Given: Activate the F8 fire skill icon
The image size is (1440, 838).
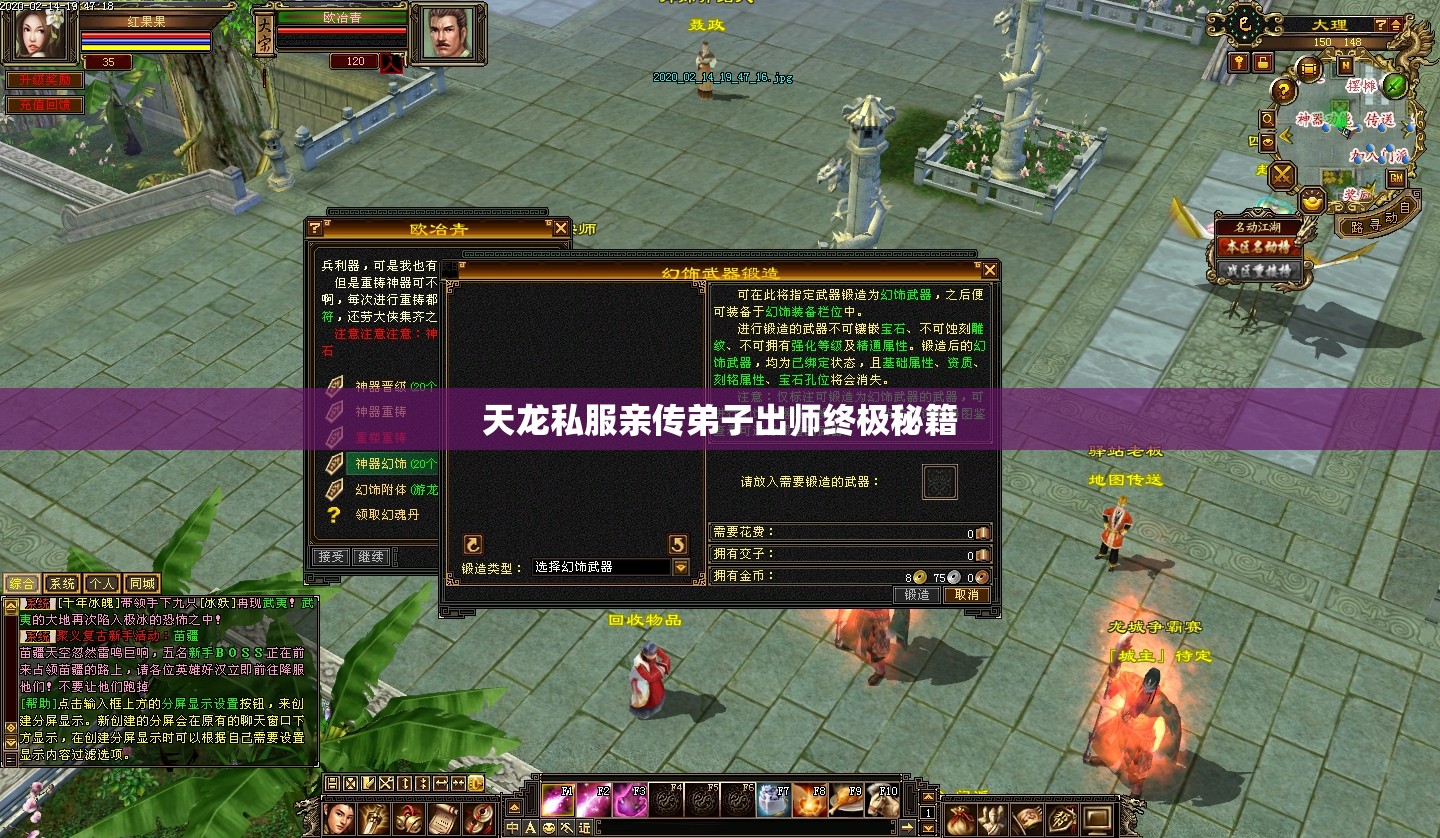Looking at the screenshot, I should [x=810, y=802].
